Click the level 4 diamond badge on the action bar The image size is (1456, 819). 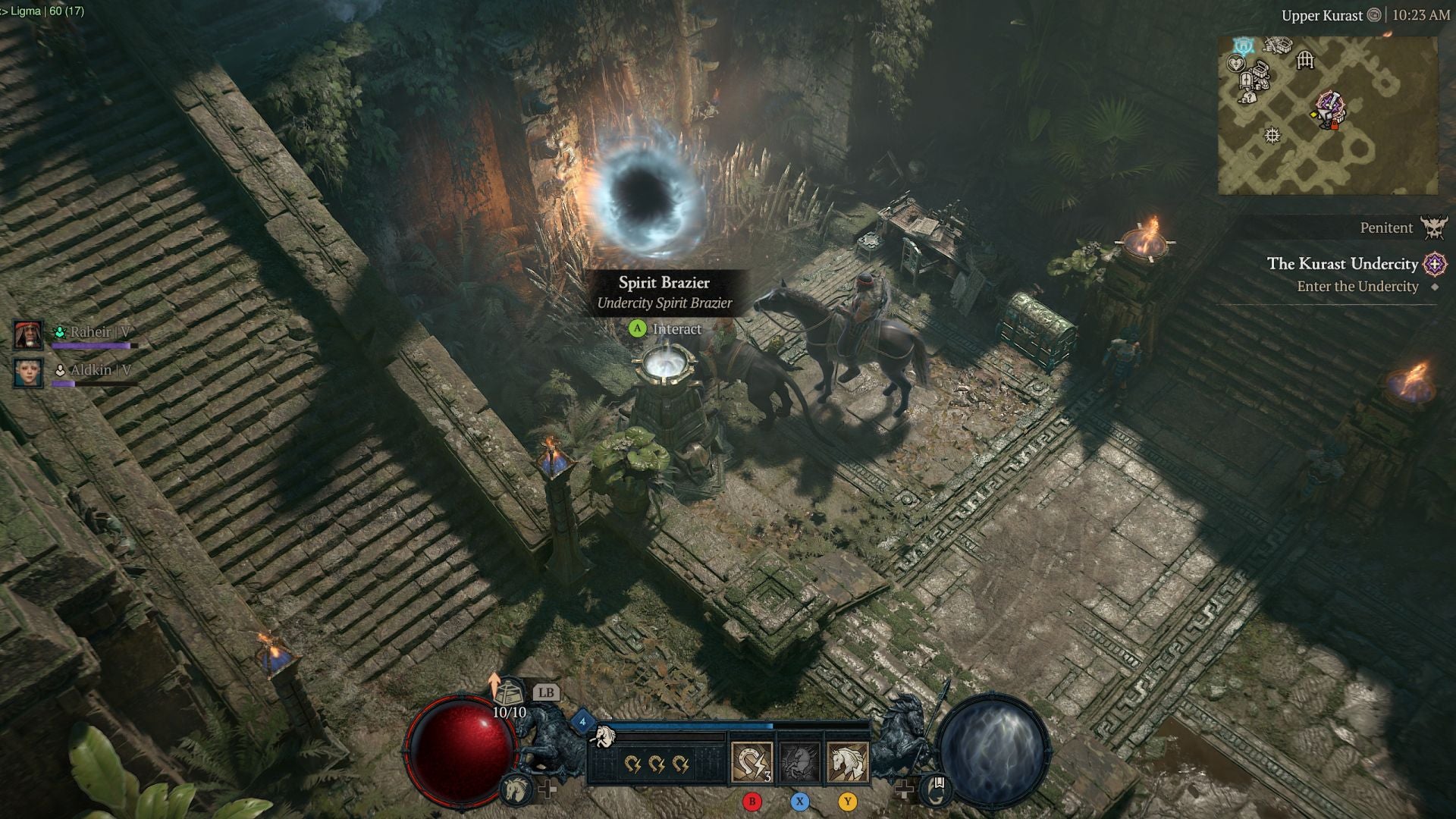point(583,721)
